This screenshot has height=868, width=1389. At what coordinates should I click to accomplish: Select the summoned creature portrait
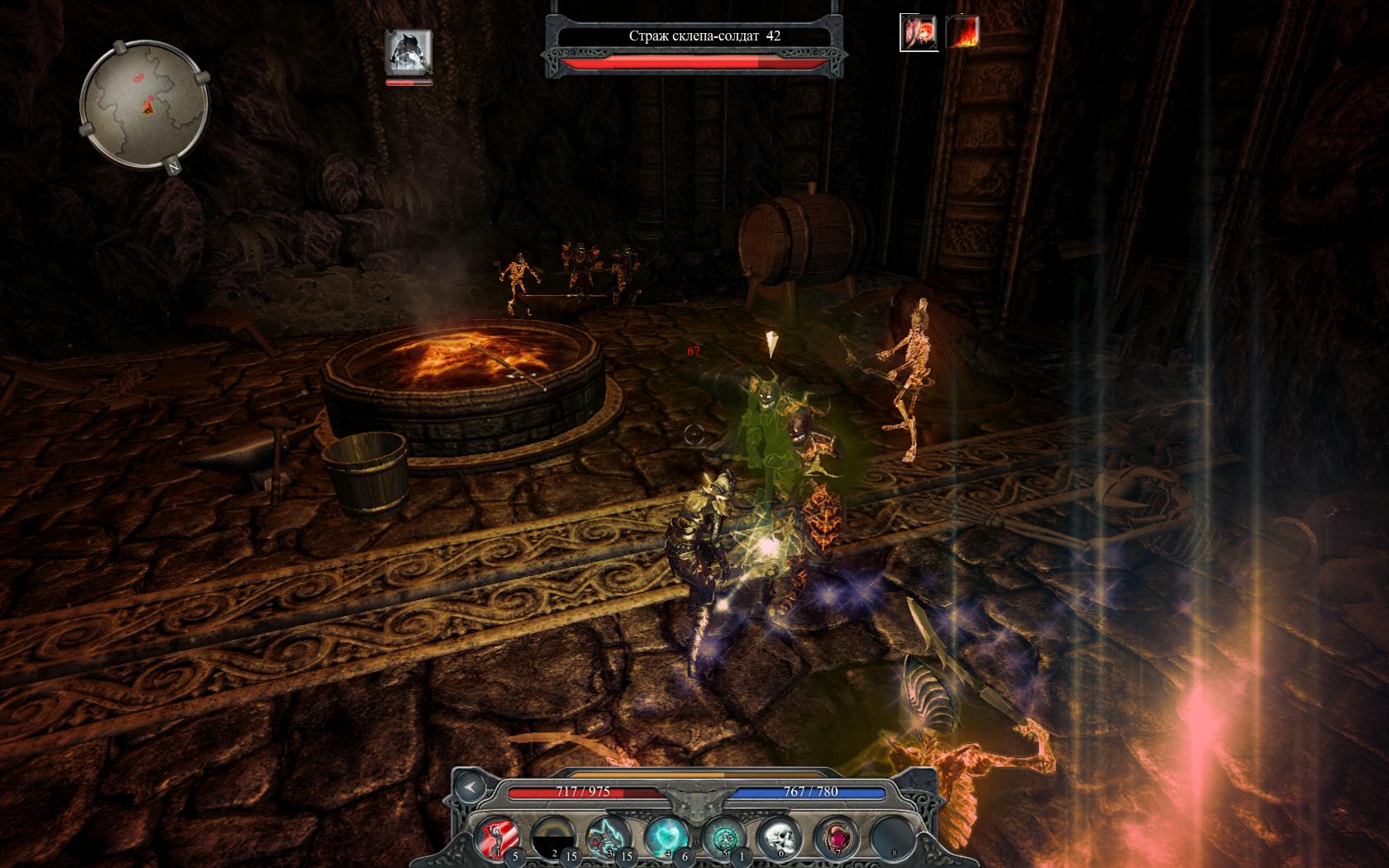(408, 52)
